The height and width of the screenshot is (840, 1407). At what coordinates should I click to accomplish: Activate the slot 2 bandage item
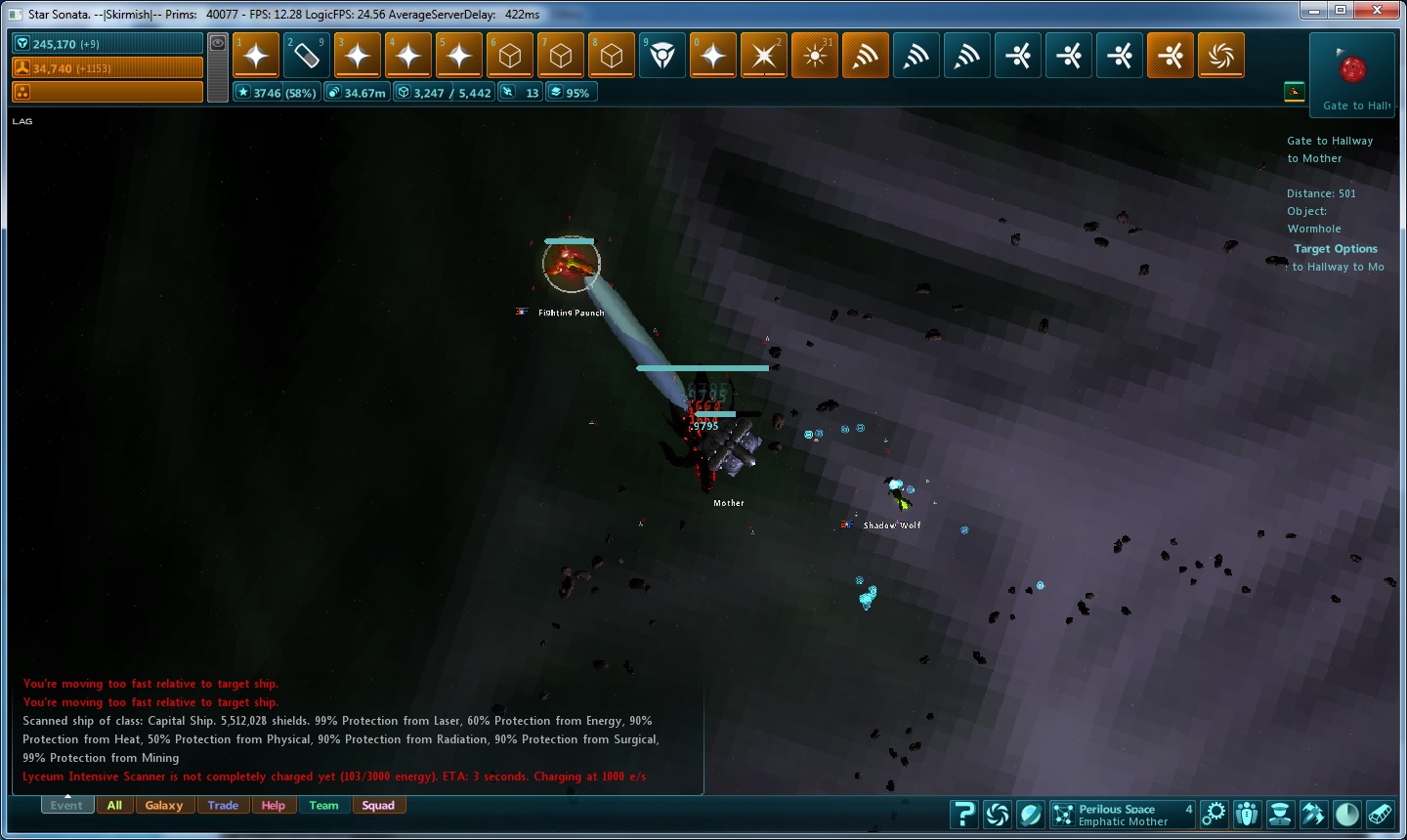tap(307, 56)
